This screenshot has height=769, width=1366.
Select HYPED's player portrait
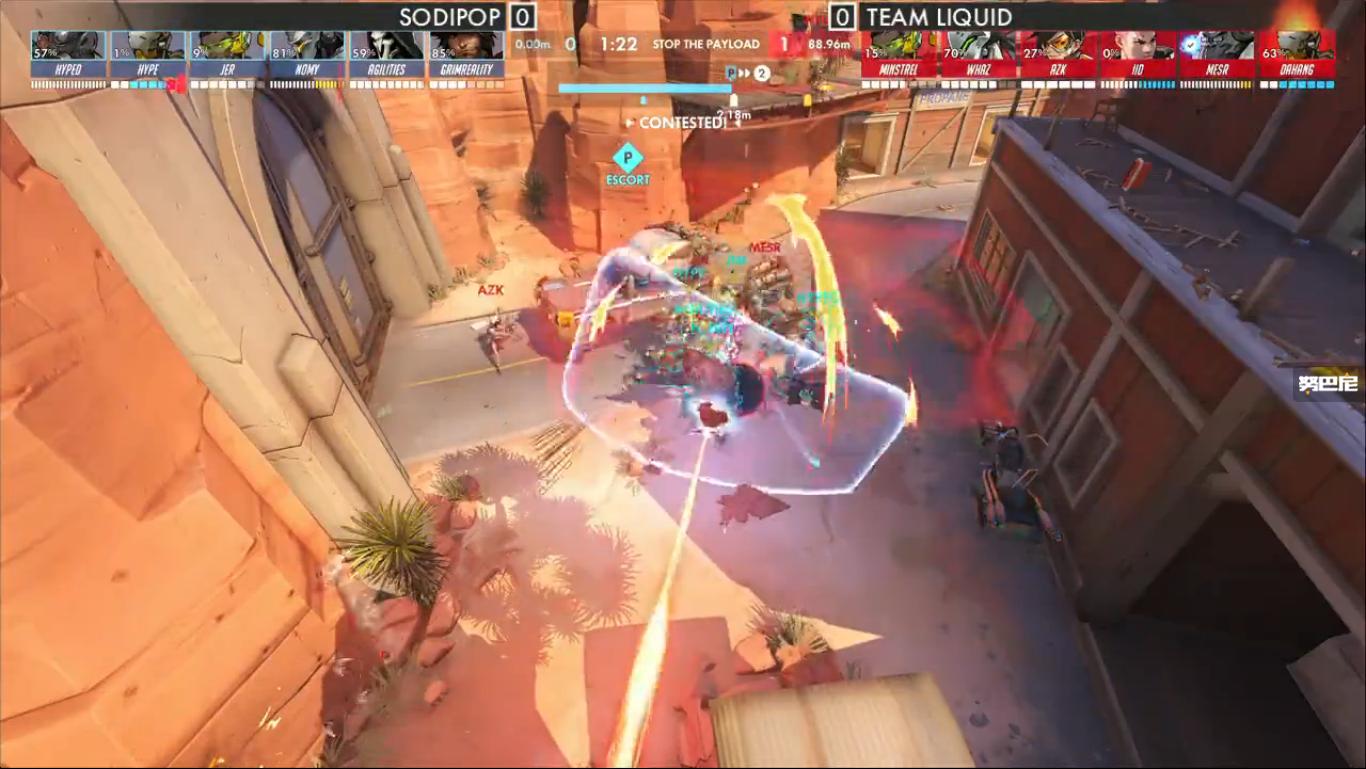tap(68, 46)
